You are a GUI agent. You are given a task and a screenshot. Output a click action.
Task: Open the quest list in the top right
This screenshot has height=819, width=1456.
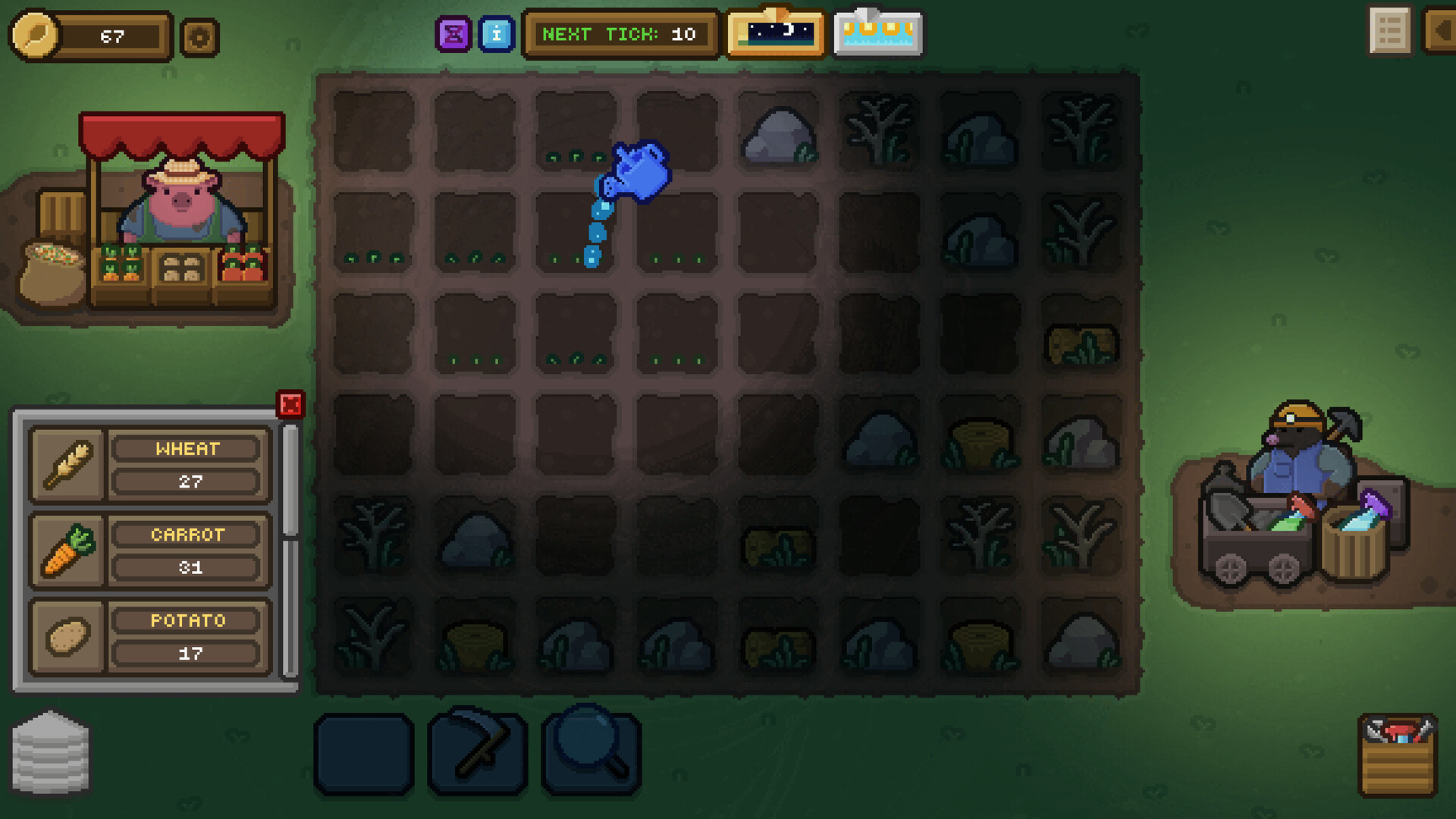[x=1389, y=32]
